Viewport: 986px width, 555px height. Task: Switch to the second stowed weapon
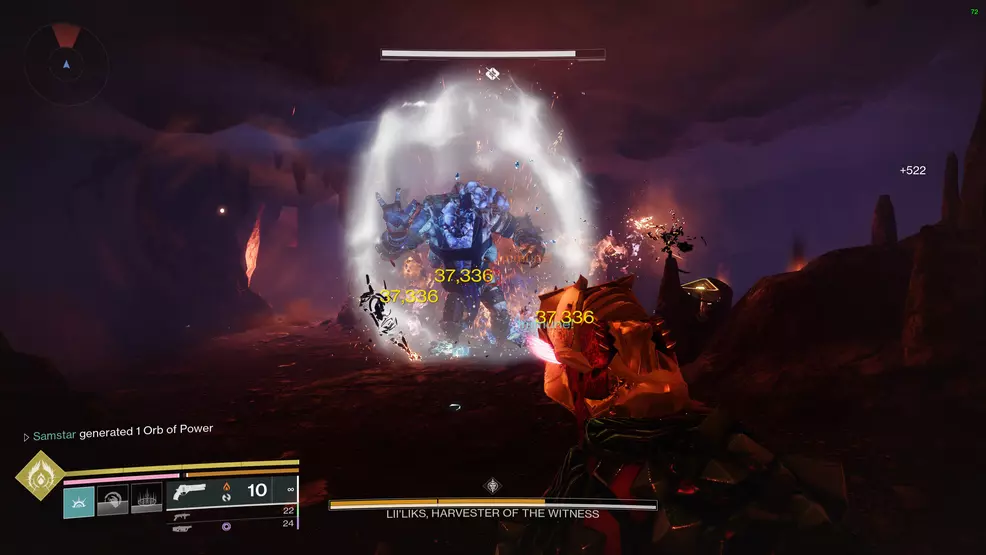click(x=183, y=515)
